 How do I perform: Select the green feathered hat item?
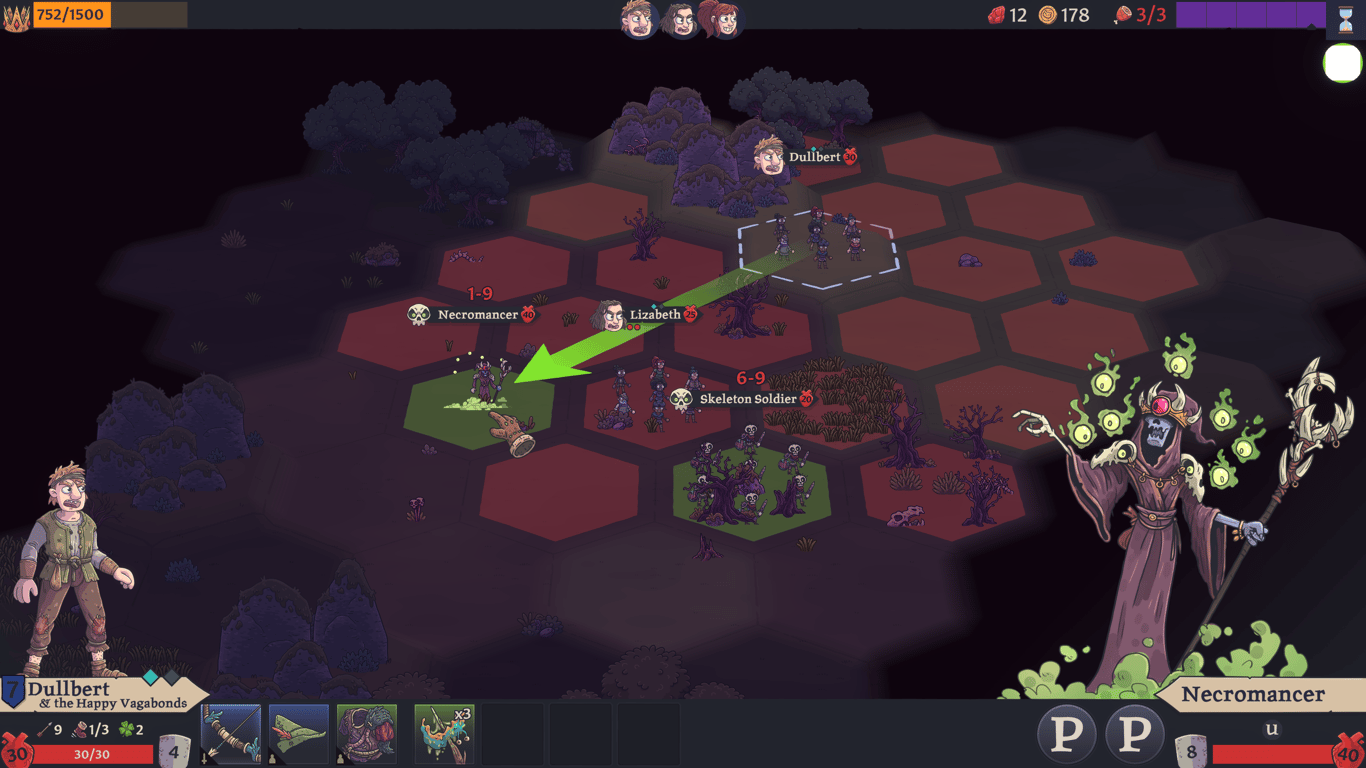[299, 735]
